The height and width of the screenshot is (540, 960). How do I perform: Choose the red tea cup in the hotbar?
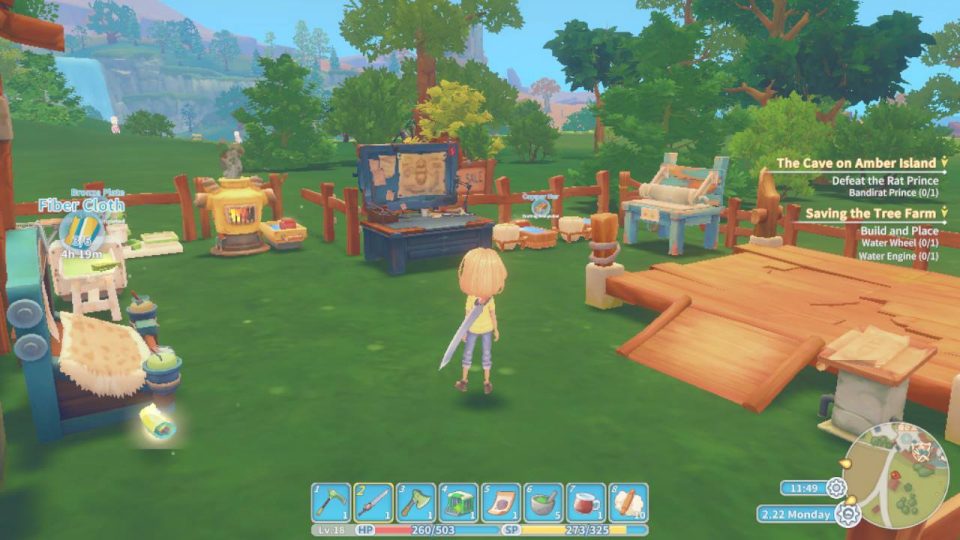(x=586, y=502)
